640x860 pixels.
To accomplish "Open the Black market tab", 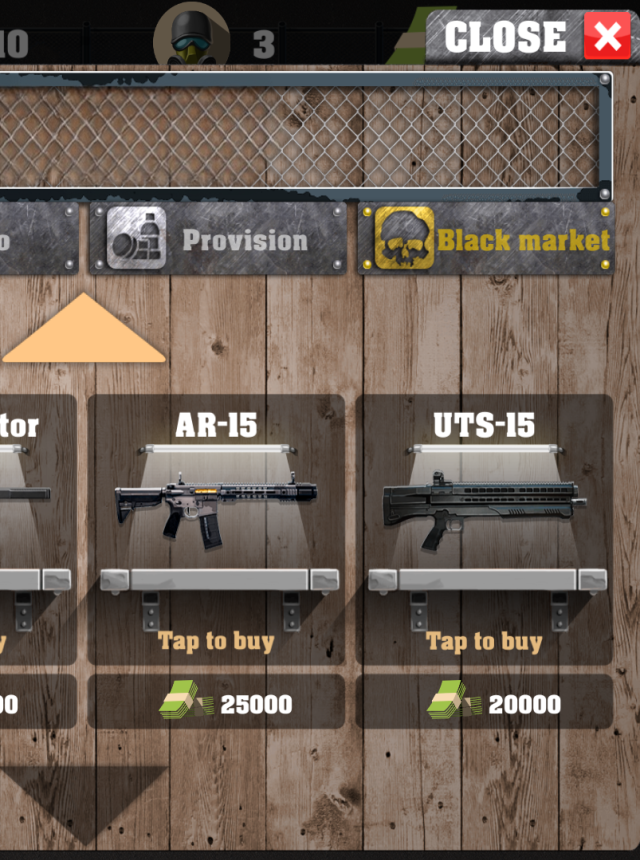I will (x=485, y=240).
